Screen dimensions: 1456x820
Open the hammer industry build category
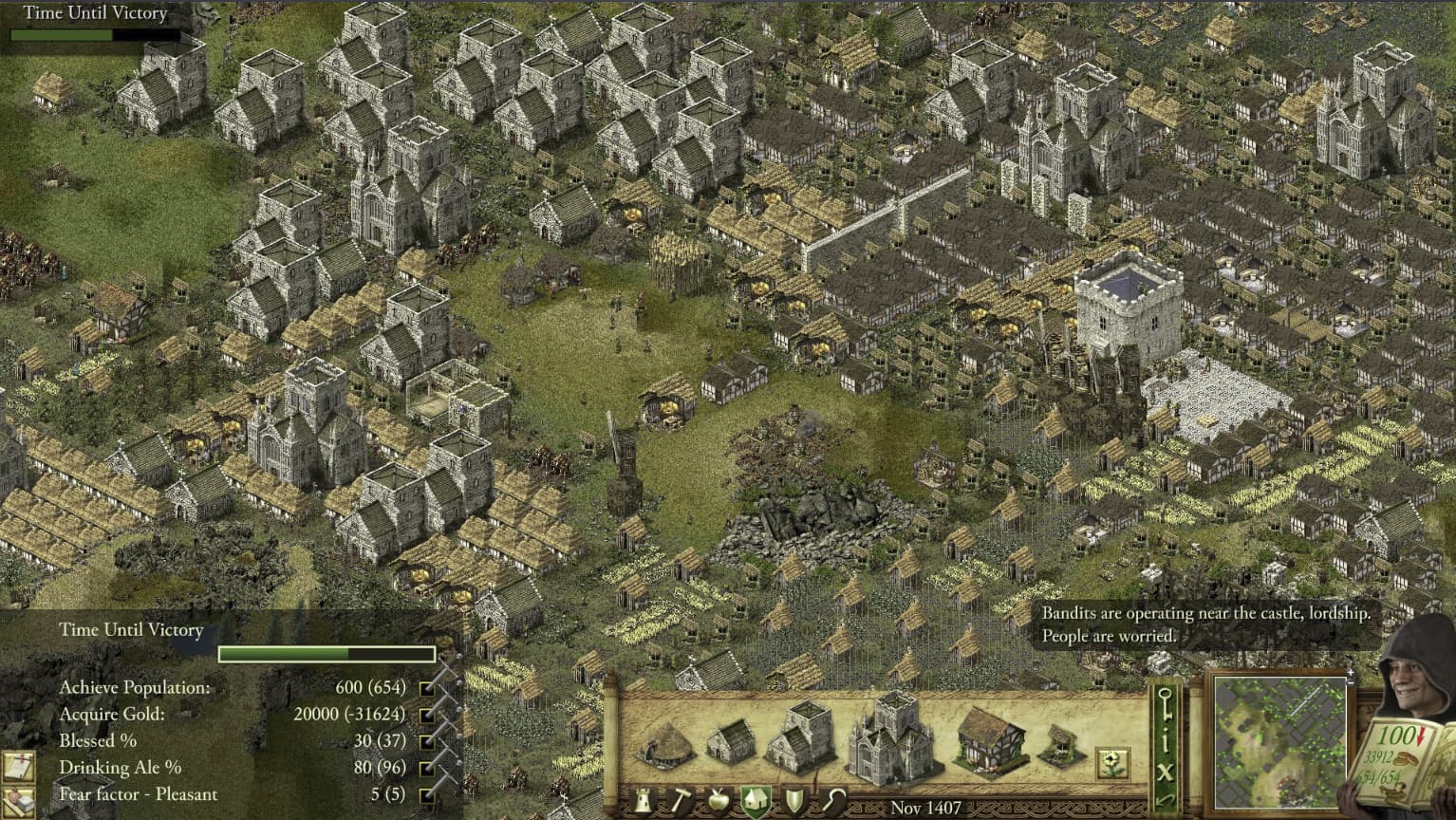coord(680,803)
